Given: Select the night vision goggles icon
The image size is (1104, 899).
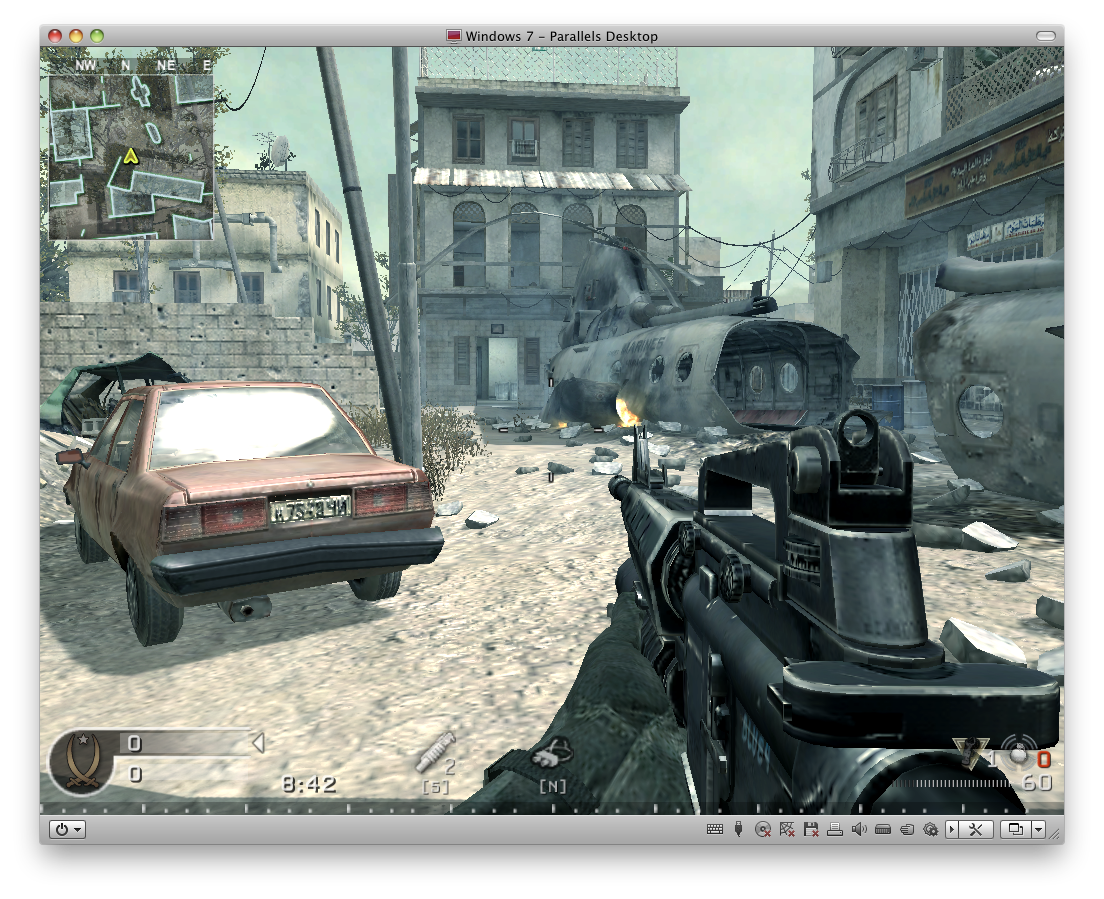Looking at the screenshot, I should 551,753.
